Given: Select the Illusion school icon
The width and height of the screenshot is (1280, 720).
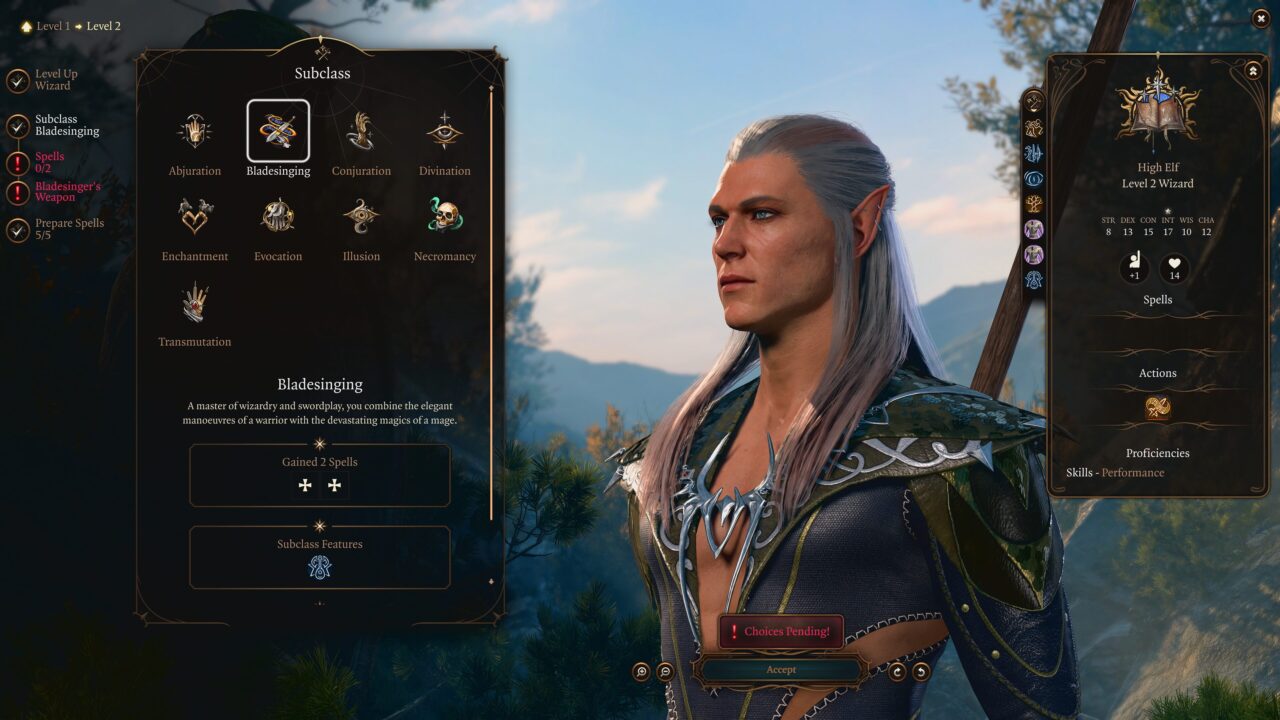Looking at the screenshot, I should coord(361,215).
